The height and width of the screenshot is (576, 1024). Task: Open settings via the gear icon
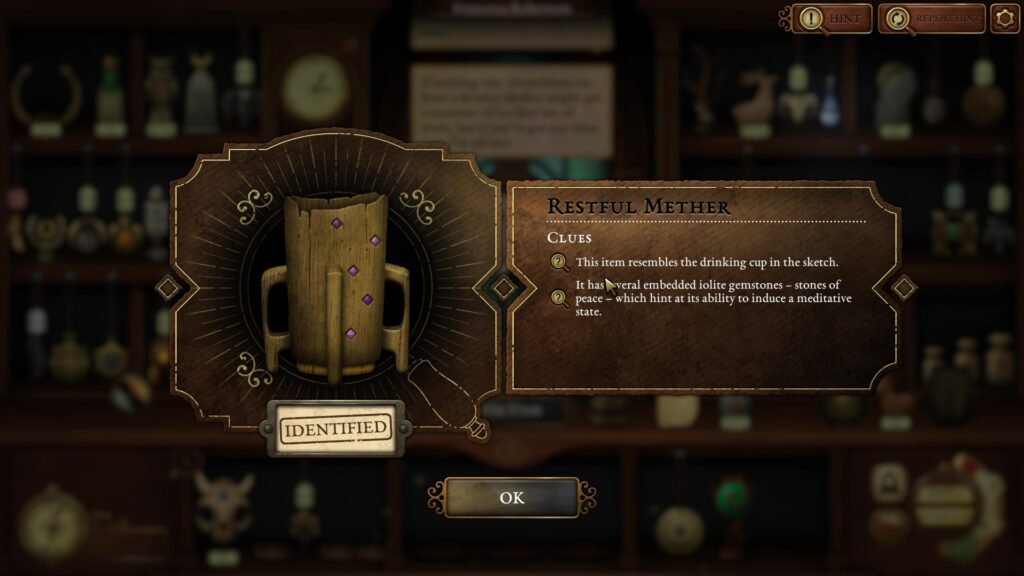[1004, 18]
